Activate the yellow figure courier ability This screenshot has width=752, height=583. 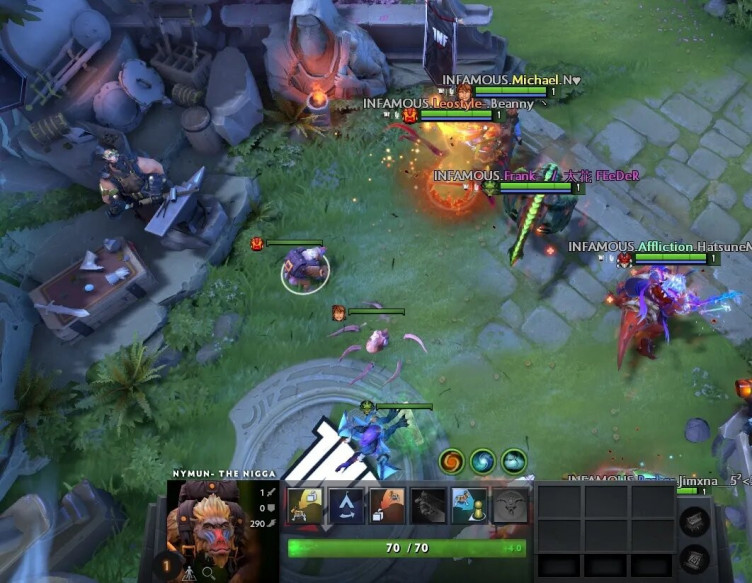click(304, 507)
